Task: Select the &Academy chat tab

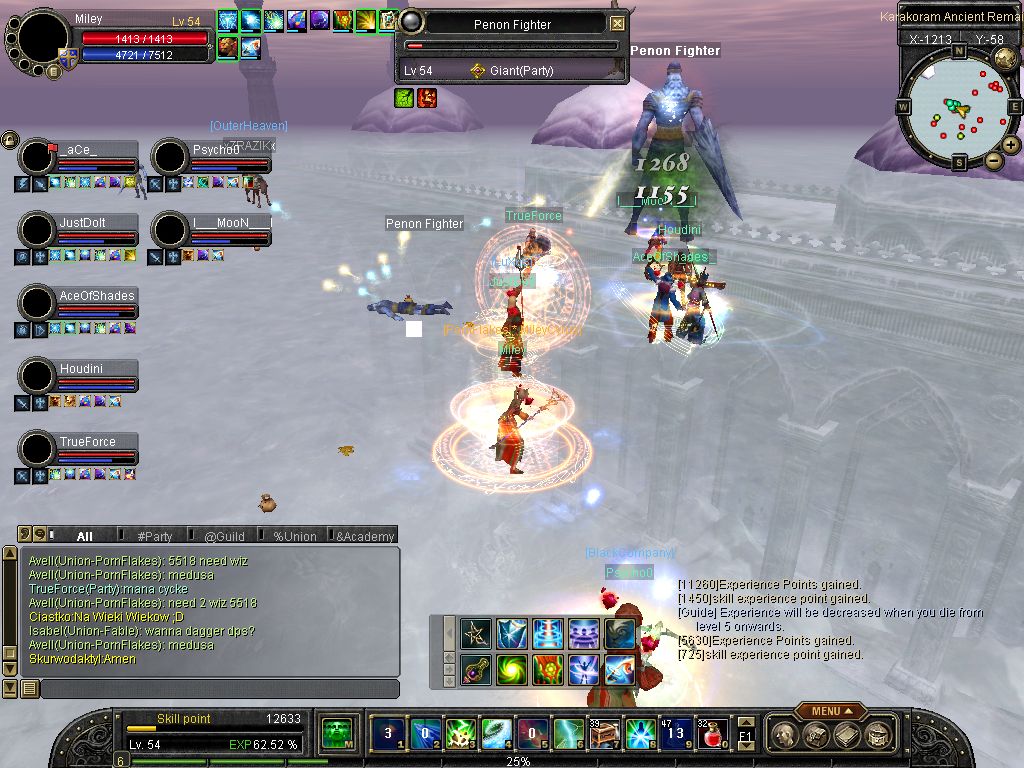Action: (365, 536)
